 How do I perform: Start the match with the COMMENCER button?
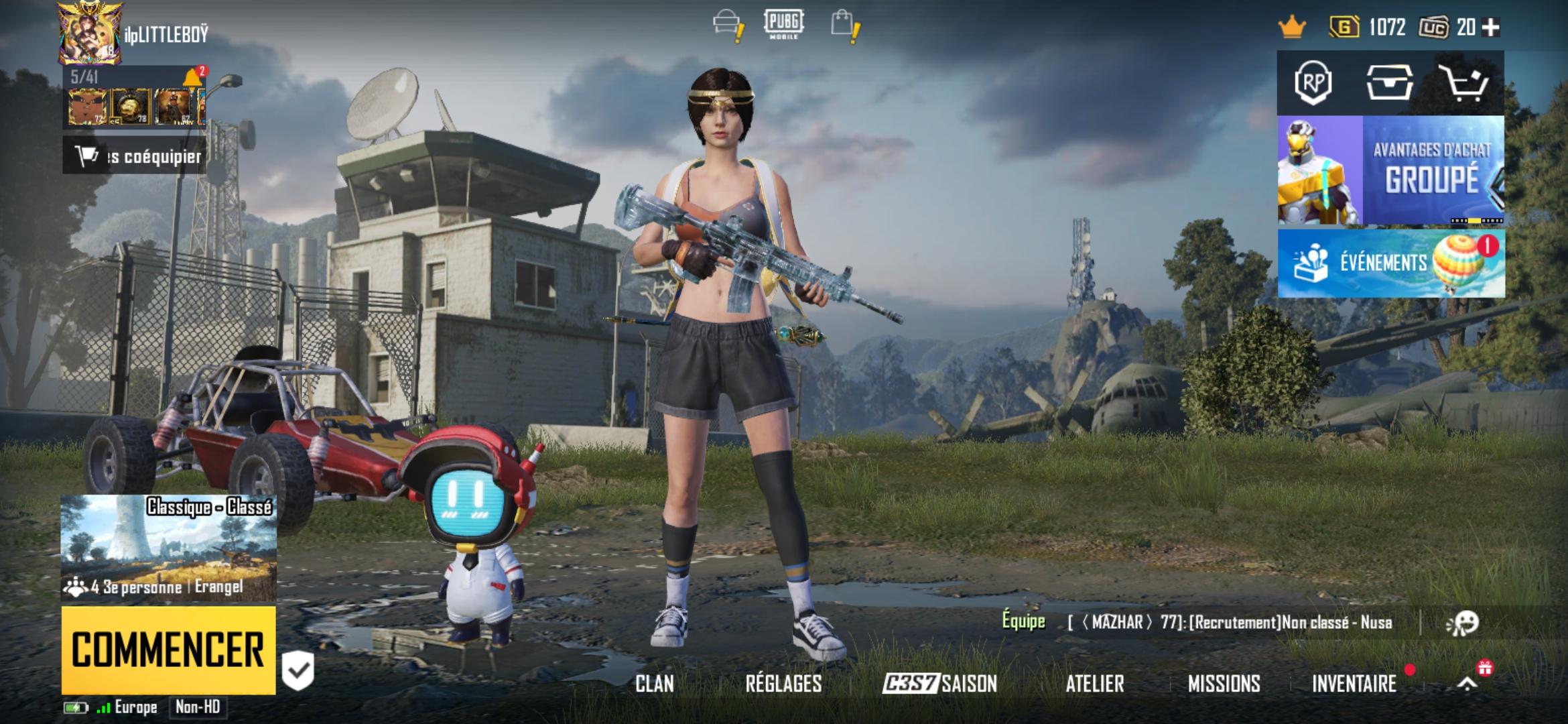(x=168, y=650)
